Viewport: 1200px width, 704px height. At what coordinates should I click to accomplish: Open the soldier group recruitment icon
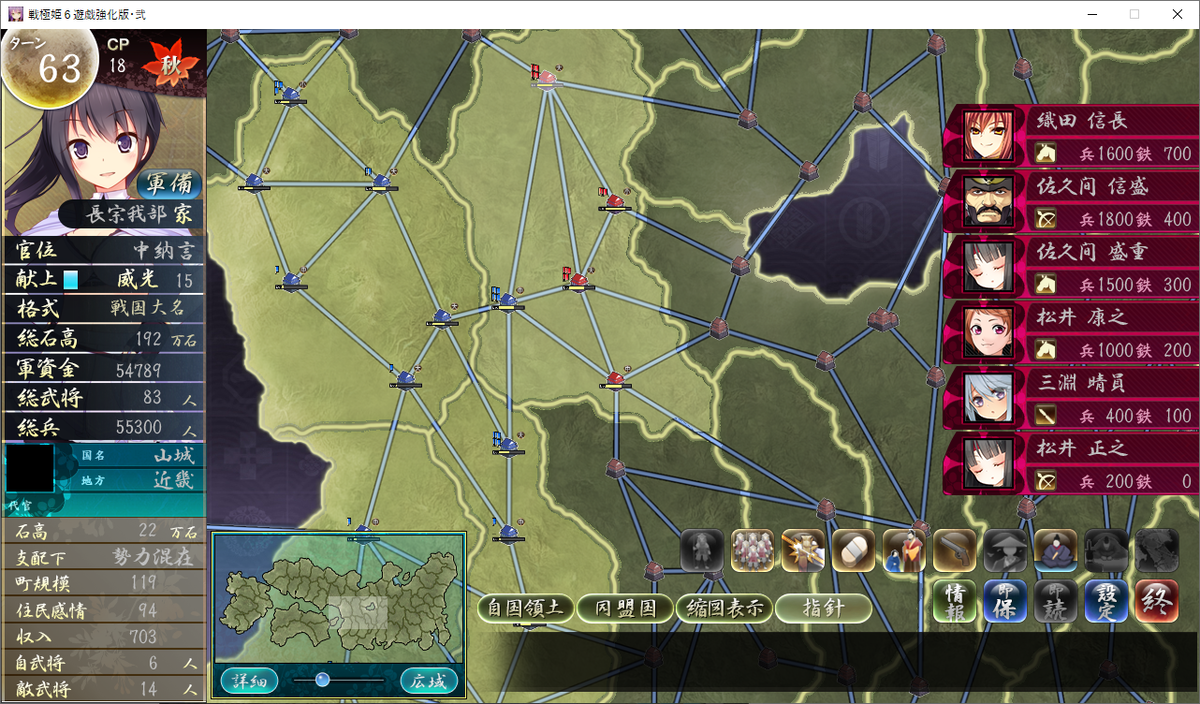pos(752,550)
